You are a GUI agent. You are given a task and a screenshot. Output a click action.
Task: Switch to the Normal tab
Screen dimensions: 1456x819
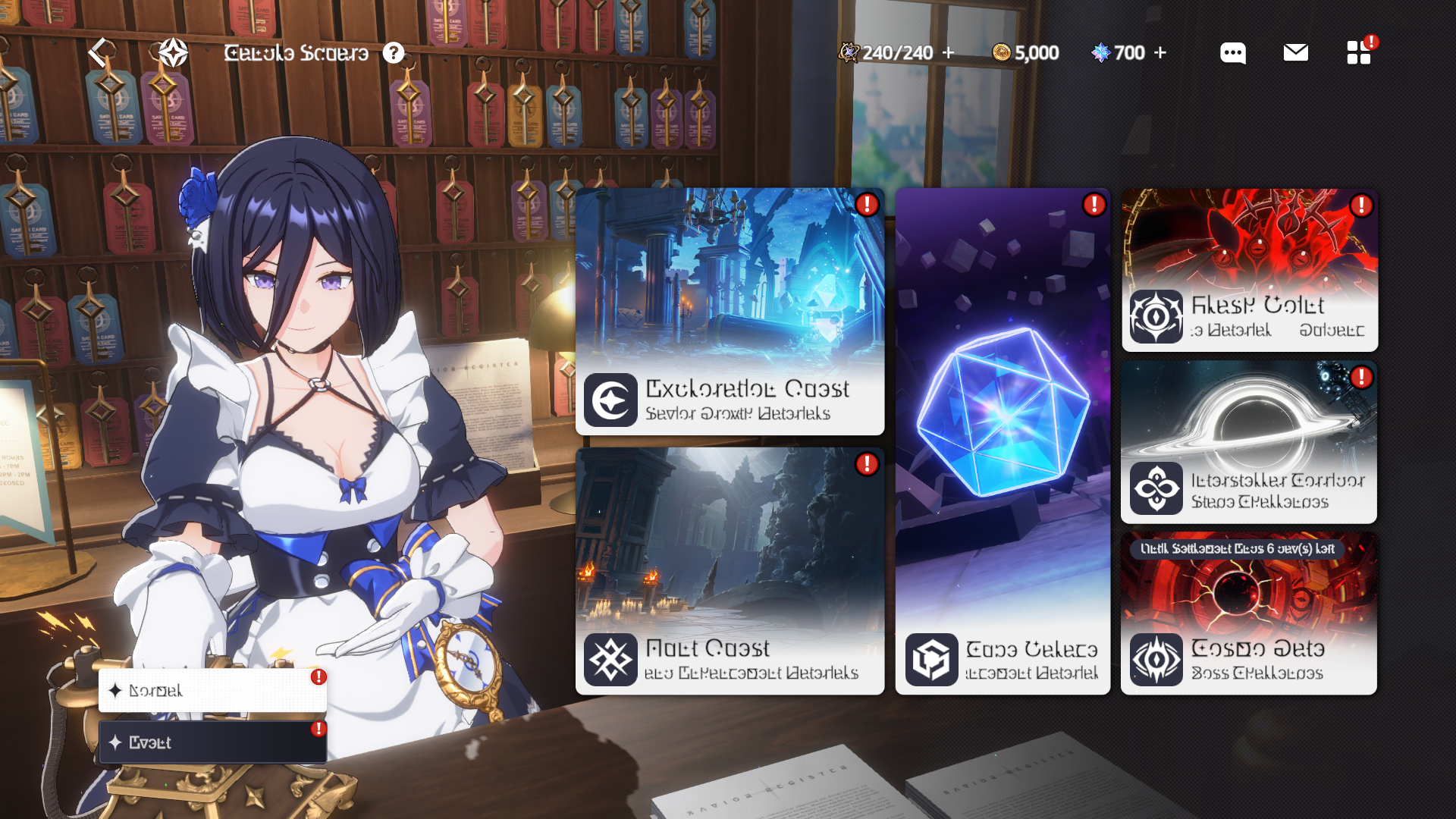point(212,690)
